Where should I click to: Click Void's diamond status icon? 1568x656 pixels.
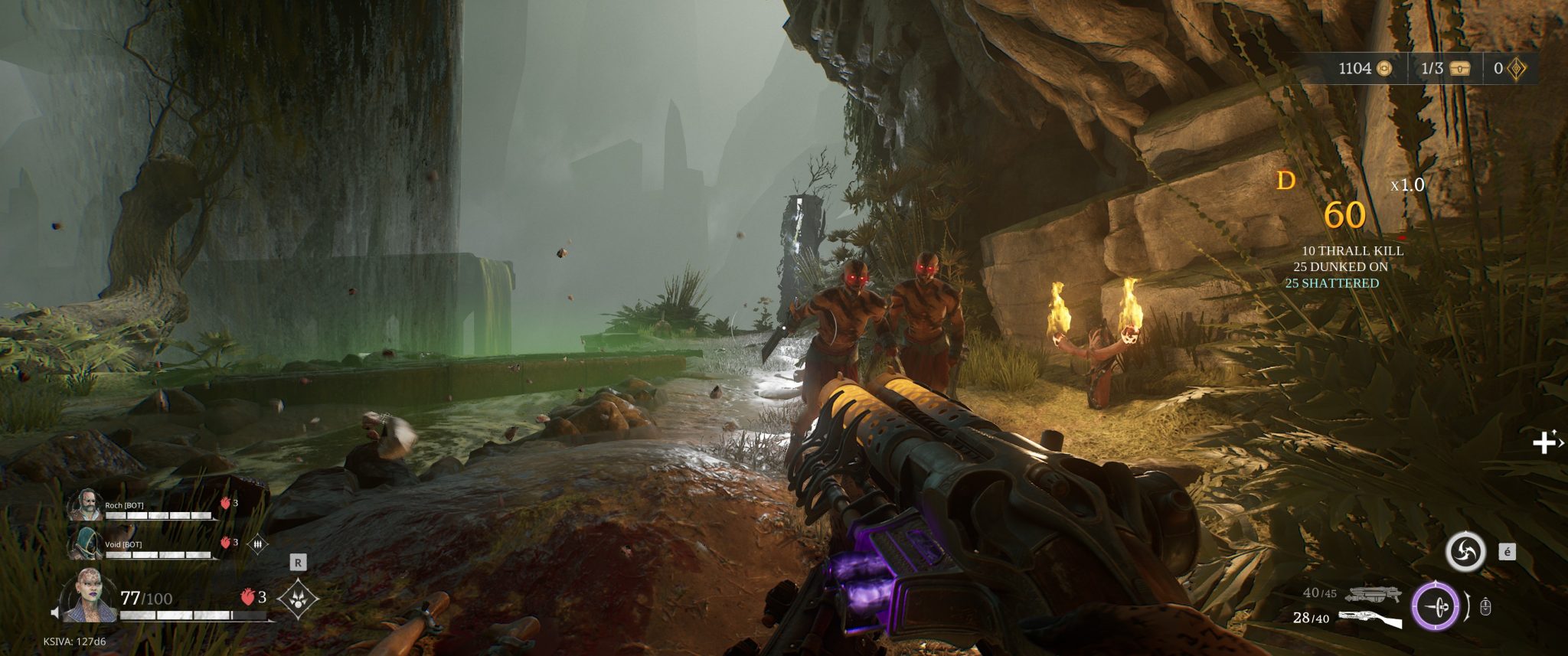coord(259,543)
